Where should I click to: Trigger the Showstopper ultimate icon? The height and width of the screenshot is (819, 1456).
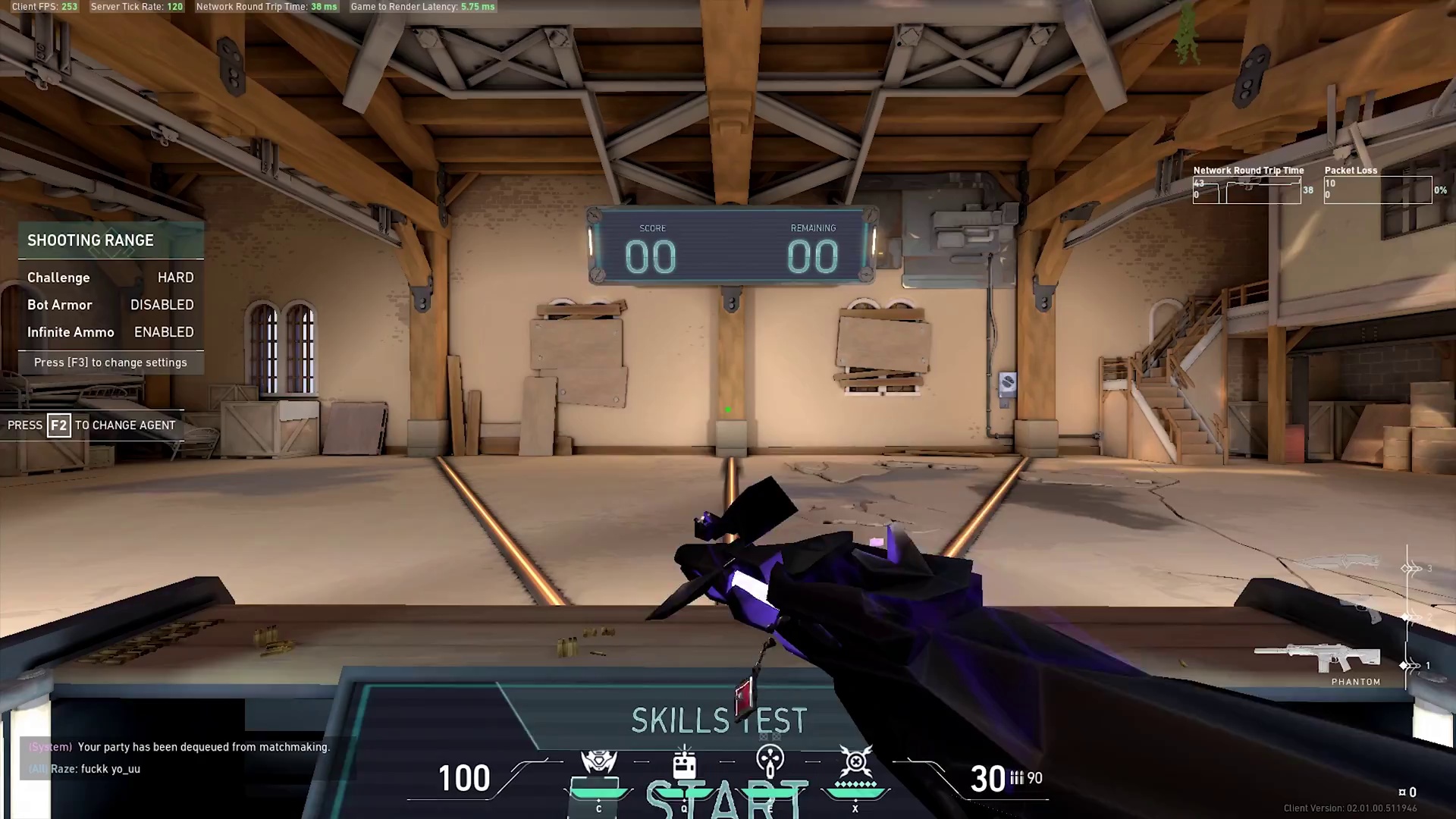pyautogui.click(x=855, y=762)
